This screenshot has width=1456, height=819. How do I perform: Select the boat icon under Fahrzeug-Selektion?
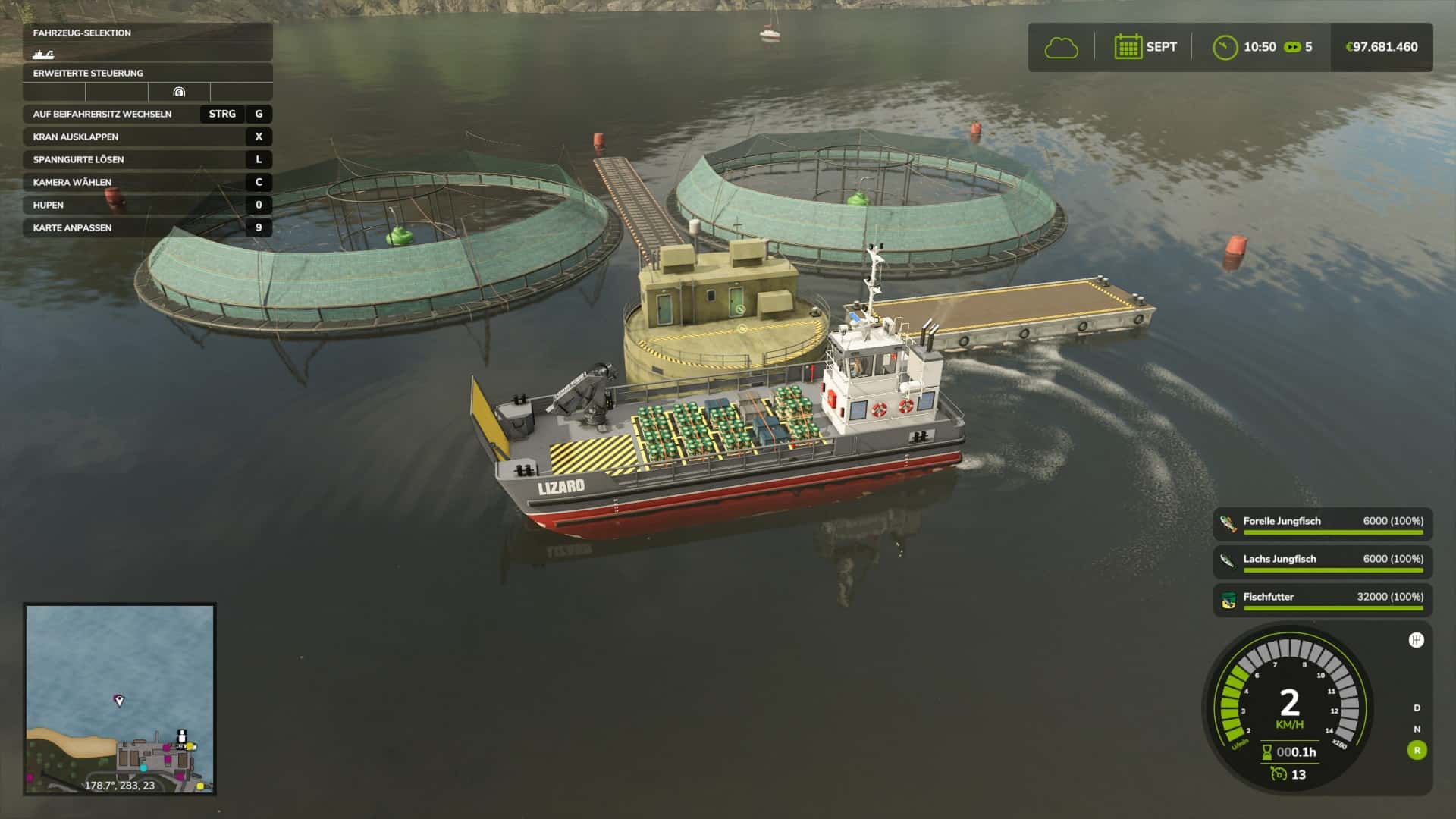point(43,54)
